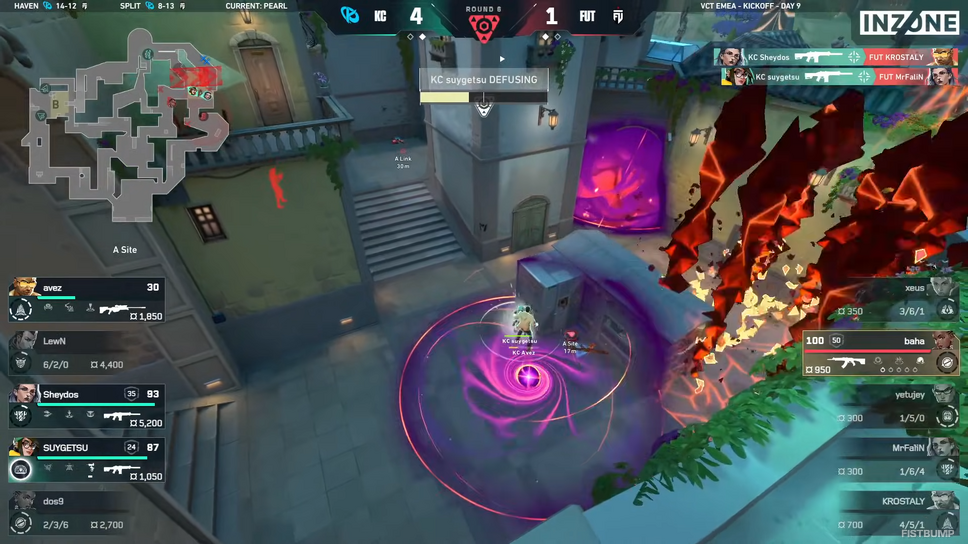968x544 pixels.
Task: Select LewN's player row
Action: pos(87,353)
